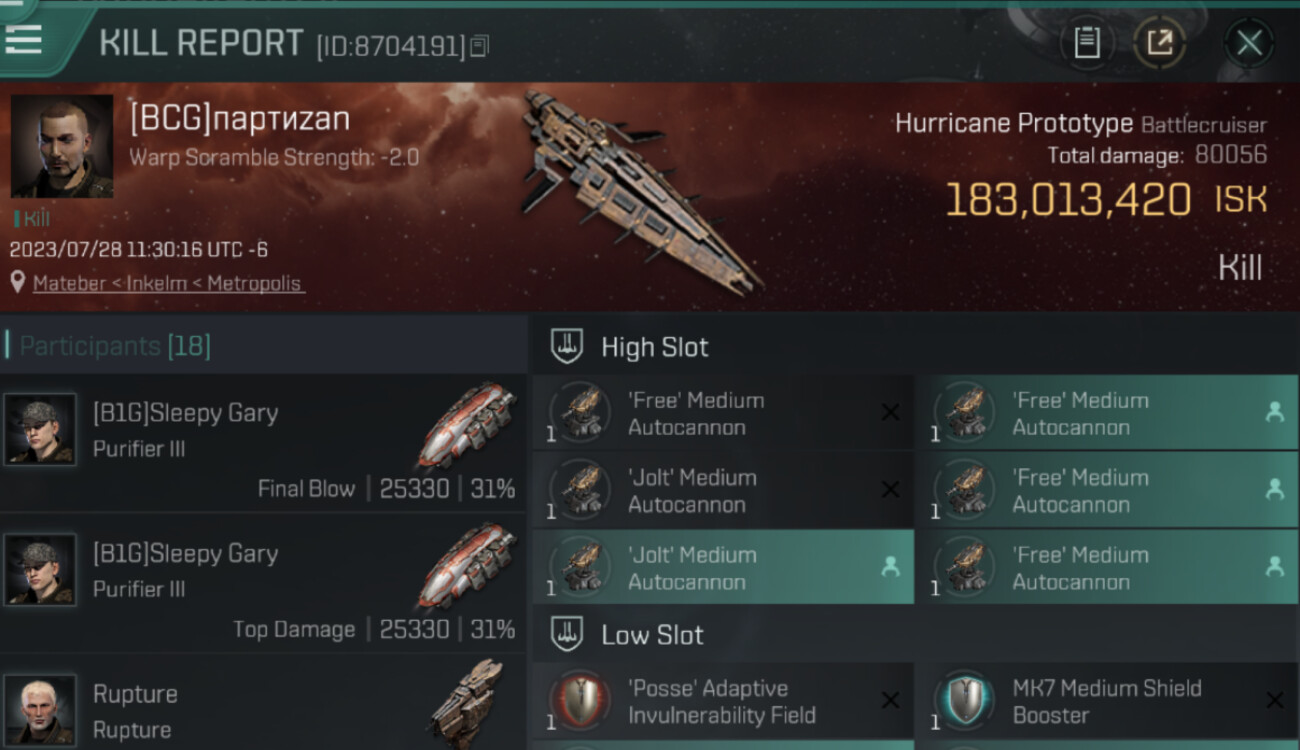Select the destroyed 'Free' Medium Autocannon
The image size is (1300, 750).
pyautogui.click(x=722, y=414)
